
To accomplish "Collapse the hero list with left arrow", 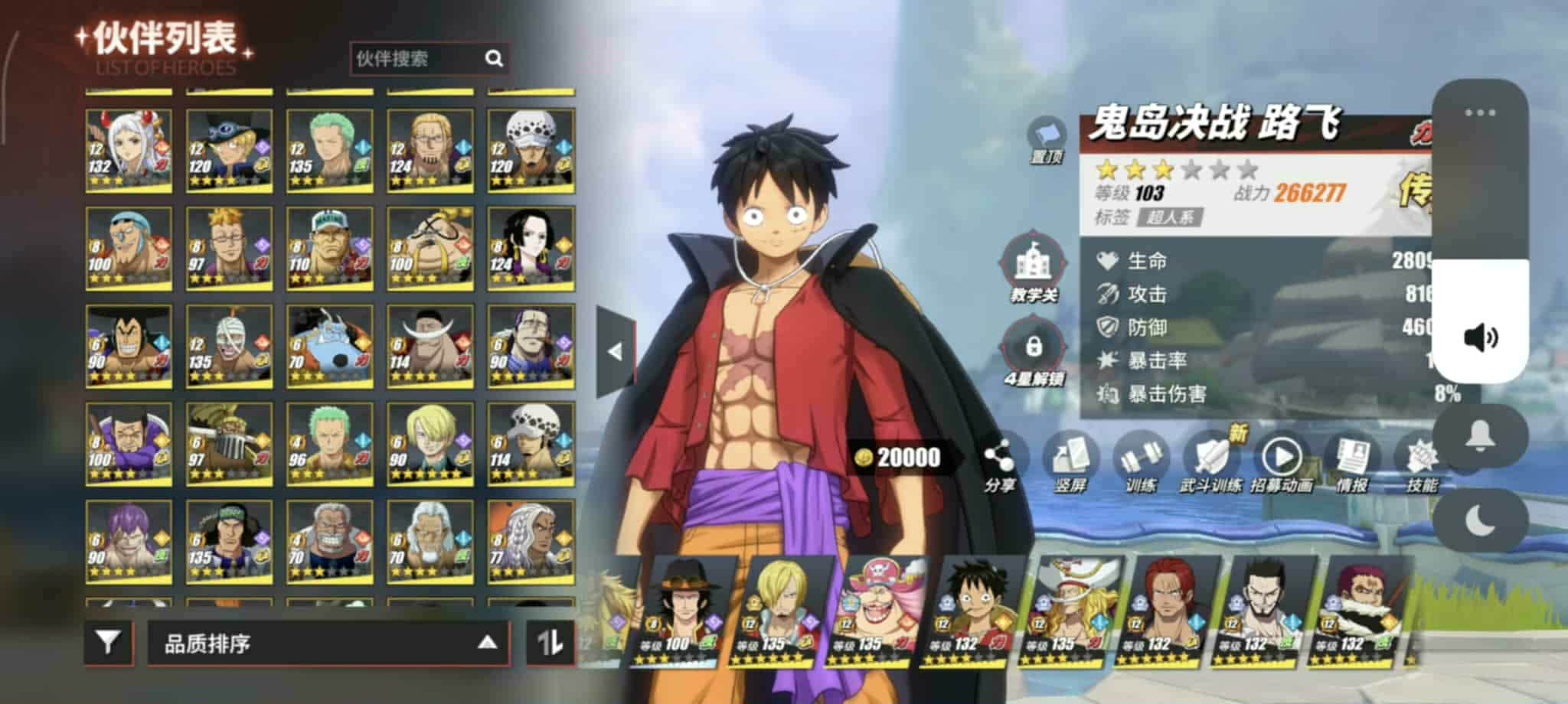I will 615,351.
